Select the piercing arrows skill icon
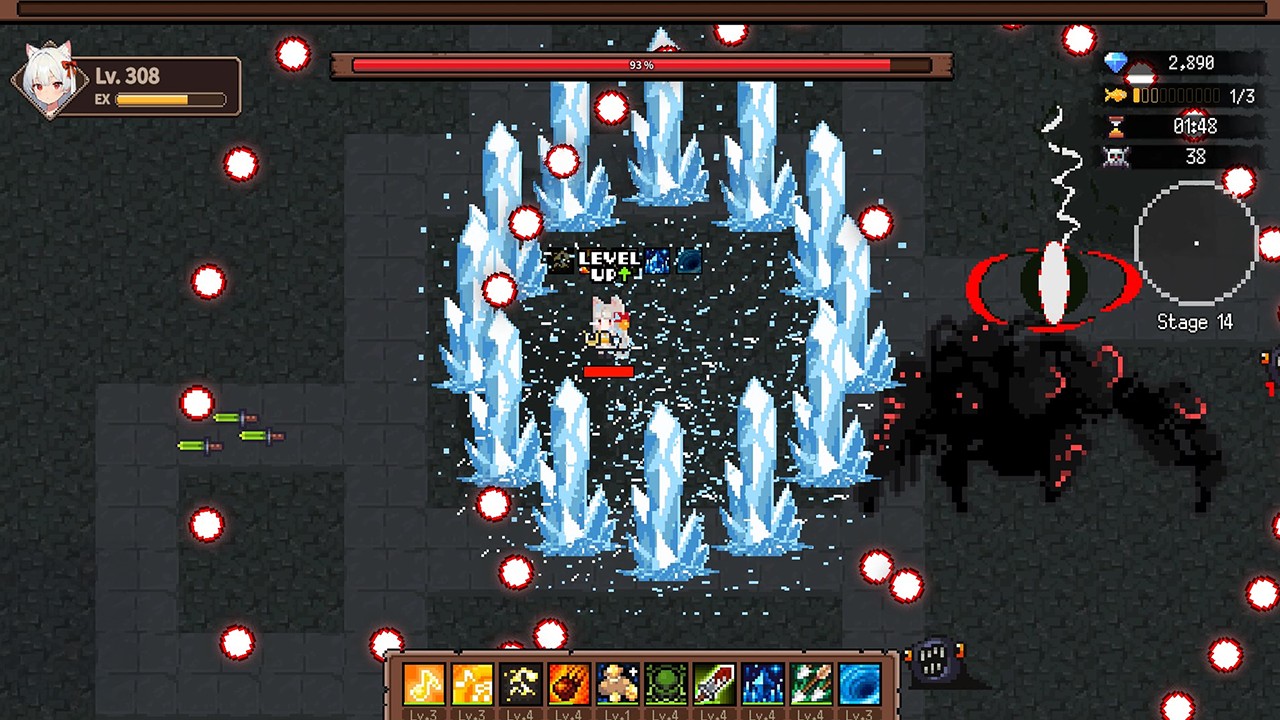This screenshot has height=720, width=1280. tap(810, 683)
